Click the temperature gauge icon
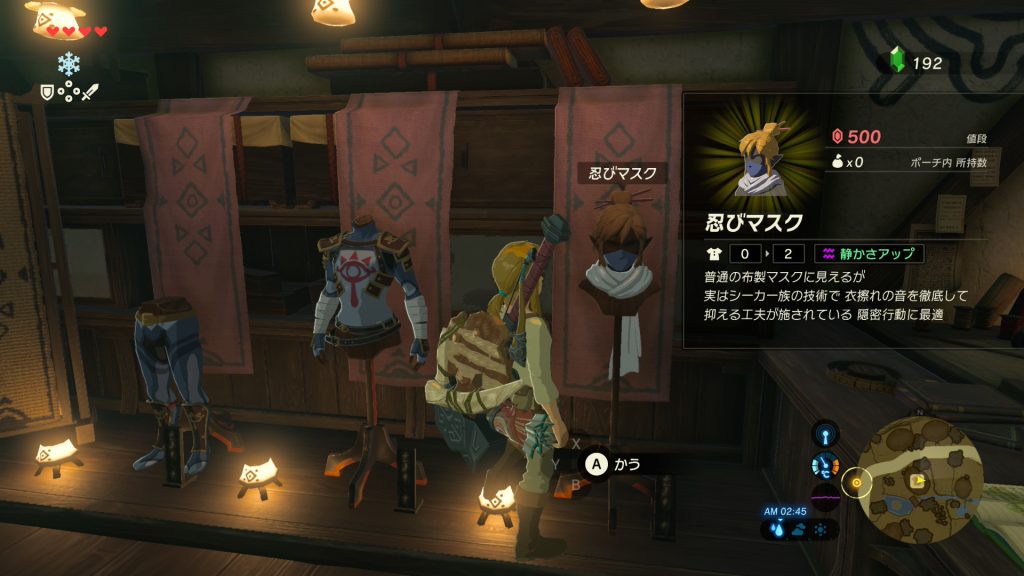Image resolution: width=1024 pixels, height=576 pixels. click(825, 465)
